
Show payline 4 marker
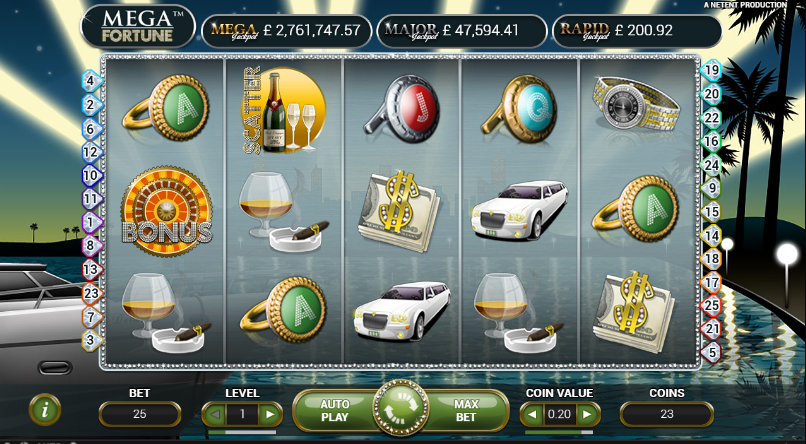point(90,81)
